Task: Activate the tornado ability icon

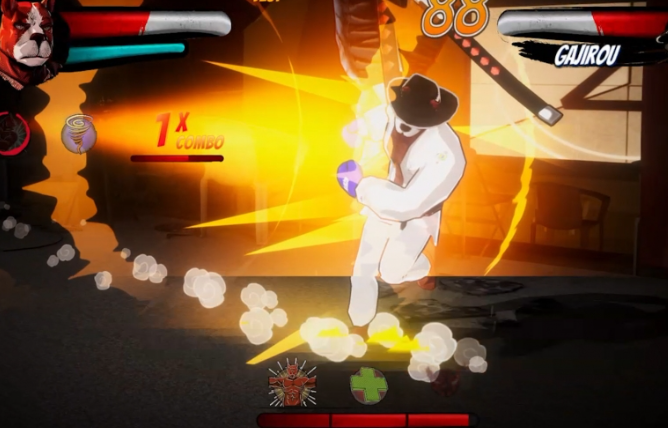Action: click(78, 133)
